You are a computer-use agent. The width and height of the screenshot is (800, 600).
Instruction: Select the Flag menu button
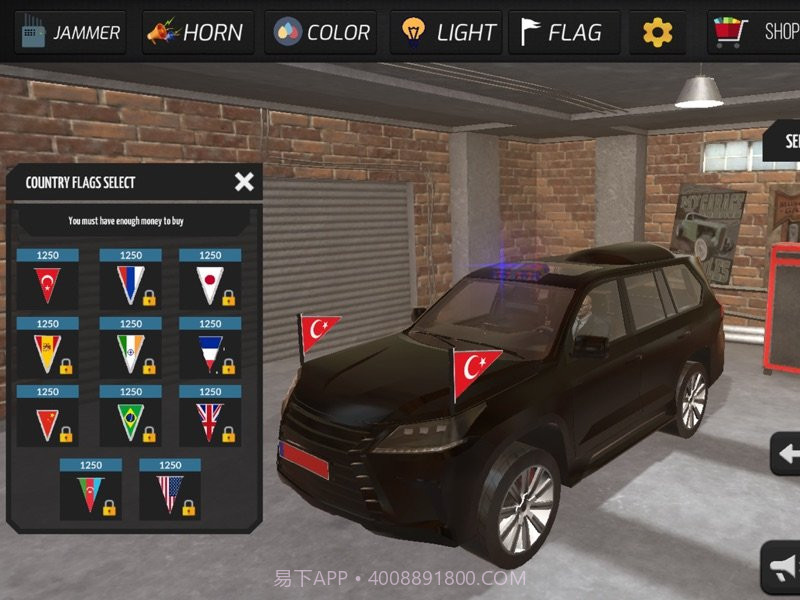coord(564,32)
